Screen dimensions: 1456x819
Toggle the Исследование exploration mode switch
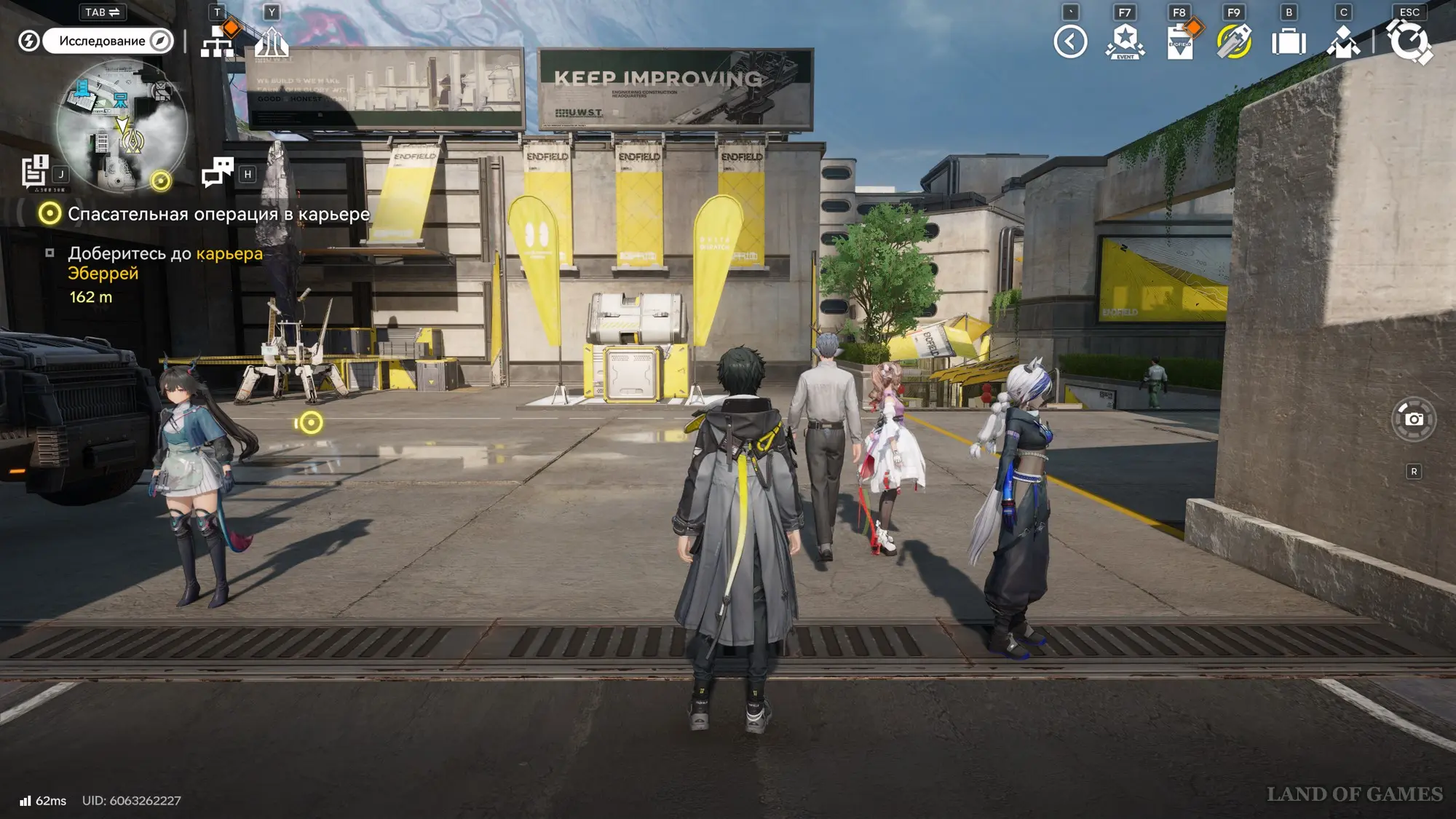click(108, 41)
